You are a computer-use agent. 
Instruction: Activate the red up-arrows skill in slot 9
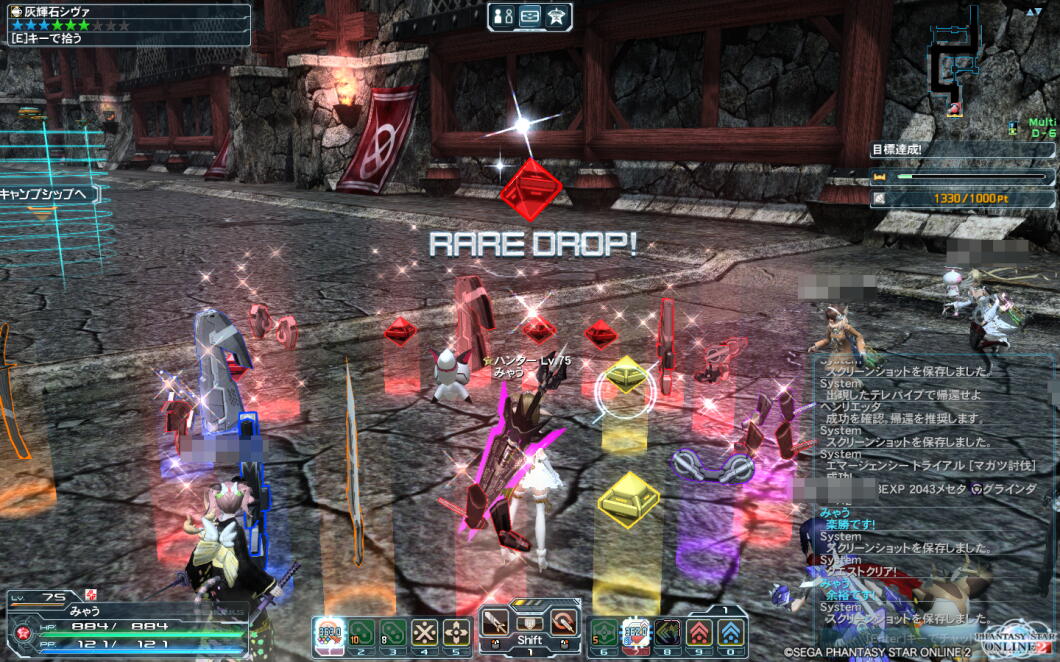tap(700, 633)
